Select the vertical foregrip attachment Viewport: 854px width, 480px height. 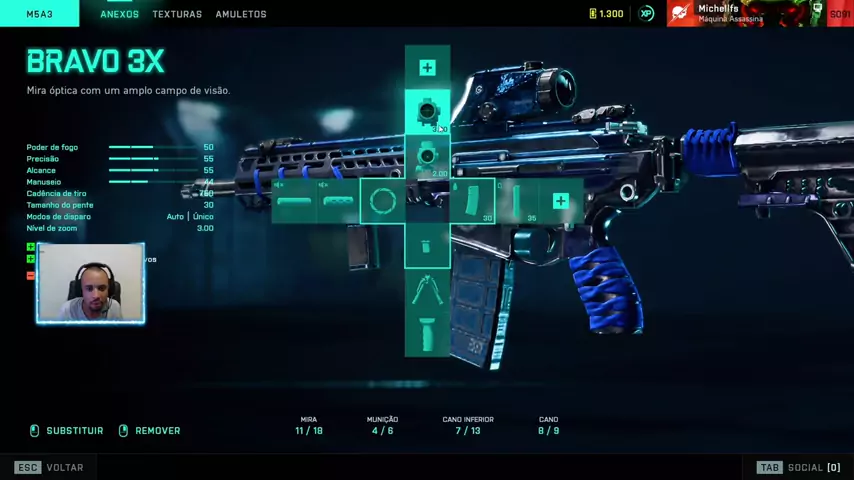point(427,335)
